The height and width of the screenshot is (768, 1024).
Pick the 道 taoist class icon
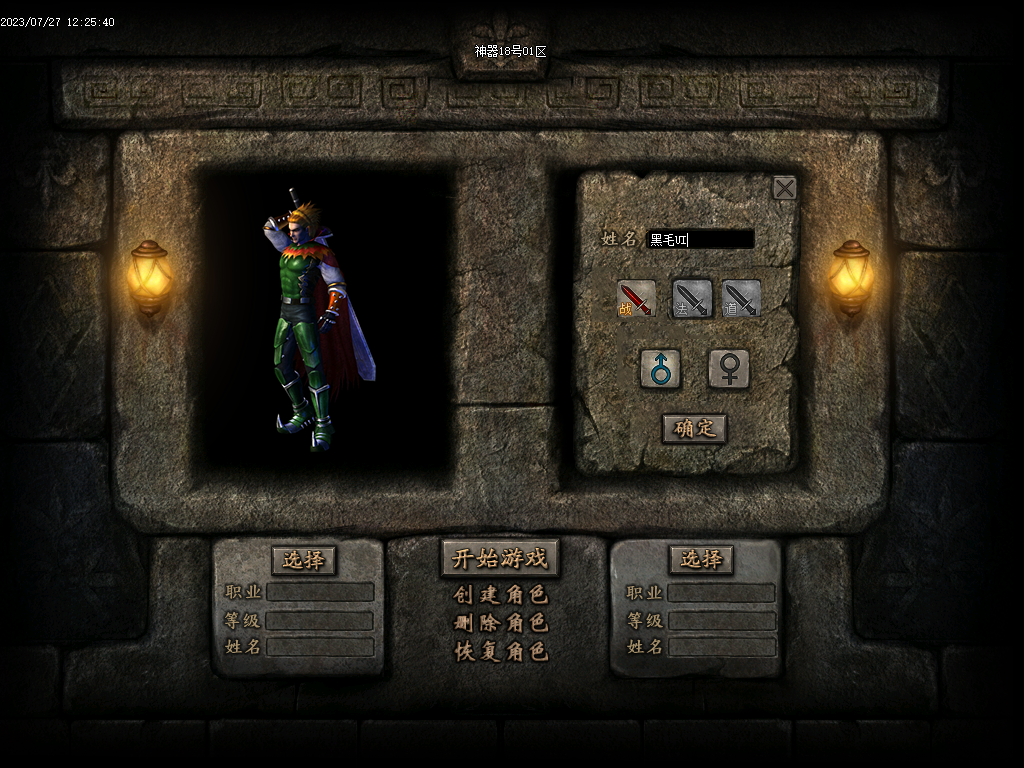[x=742, y=299]
